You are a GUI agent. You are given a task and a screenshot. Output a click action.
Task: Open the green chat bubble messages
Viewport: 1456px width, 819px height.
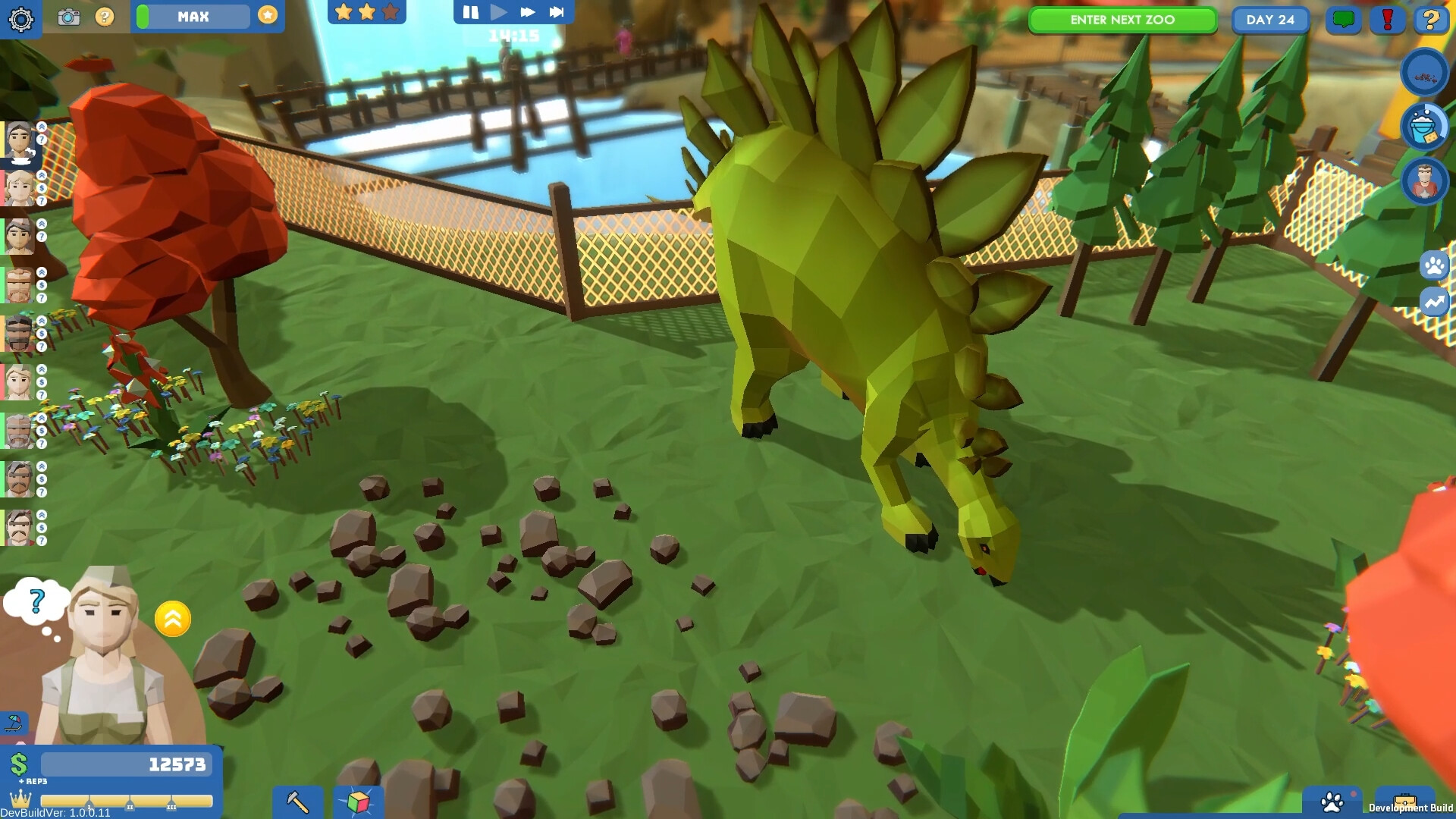[x=1344, y=20]
